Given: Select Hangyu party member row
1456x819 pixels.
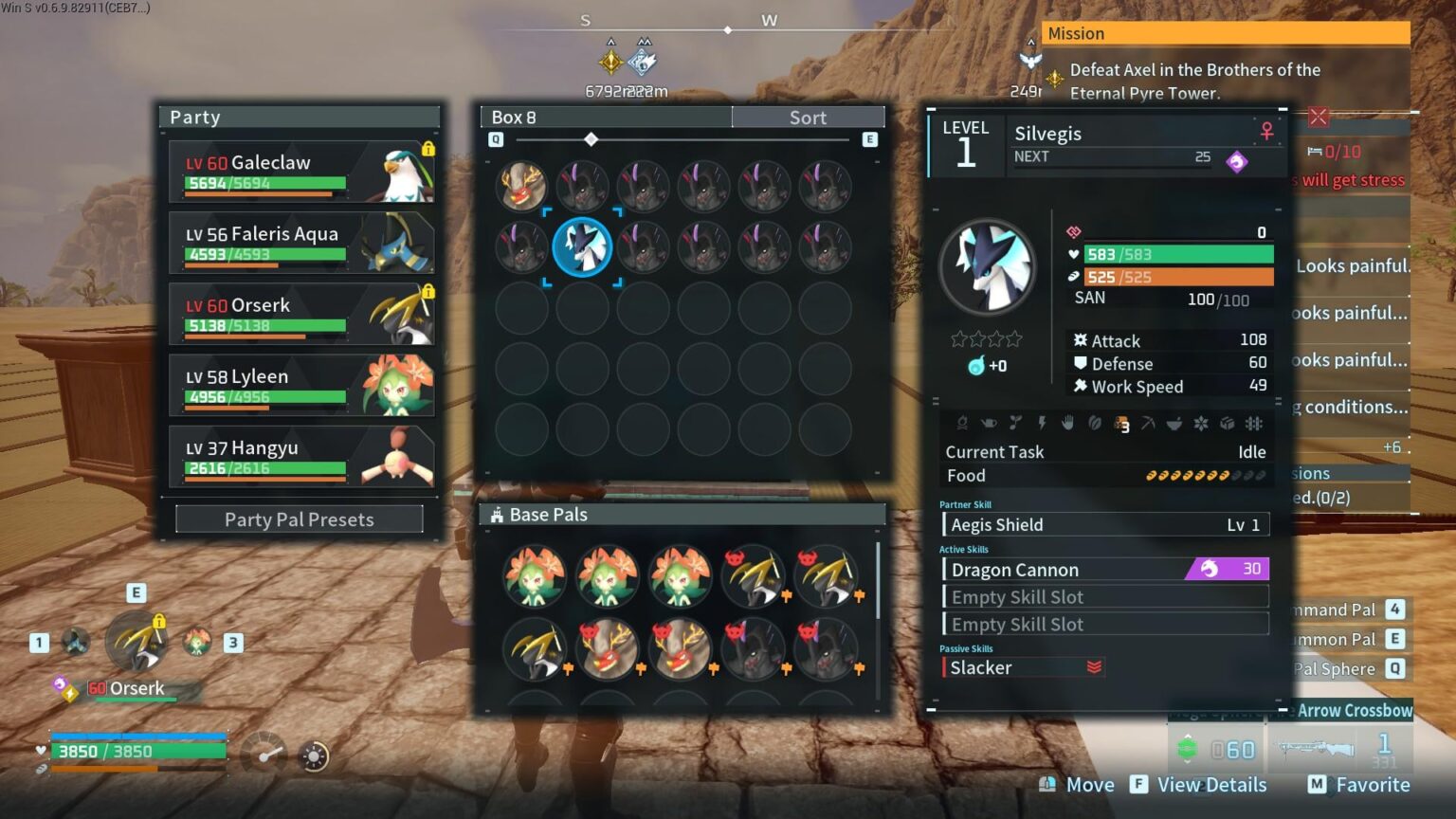Looking at the screenshot, I should (301, 456).
